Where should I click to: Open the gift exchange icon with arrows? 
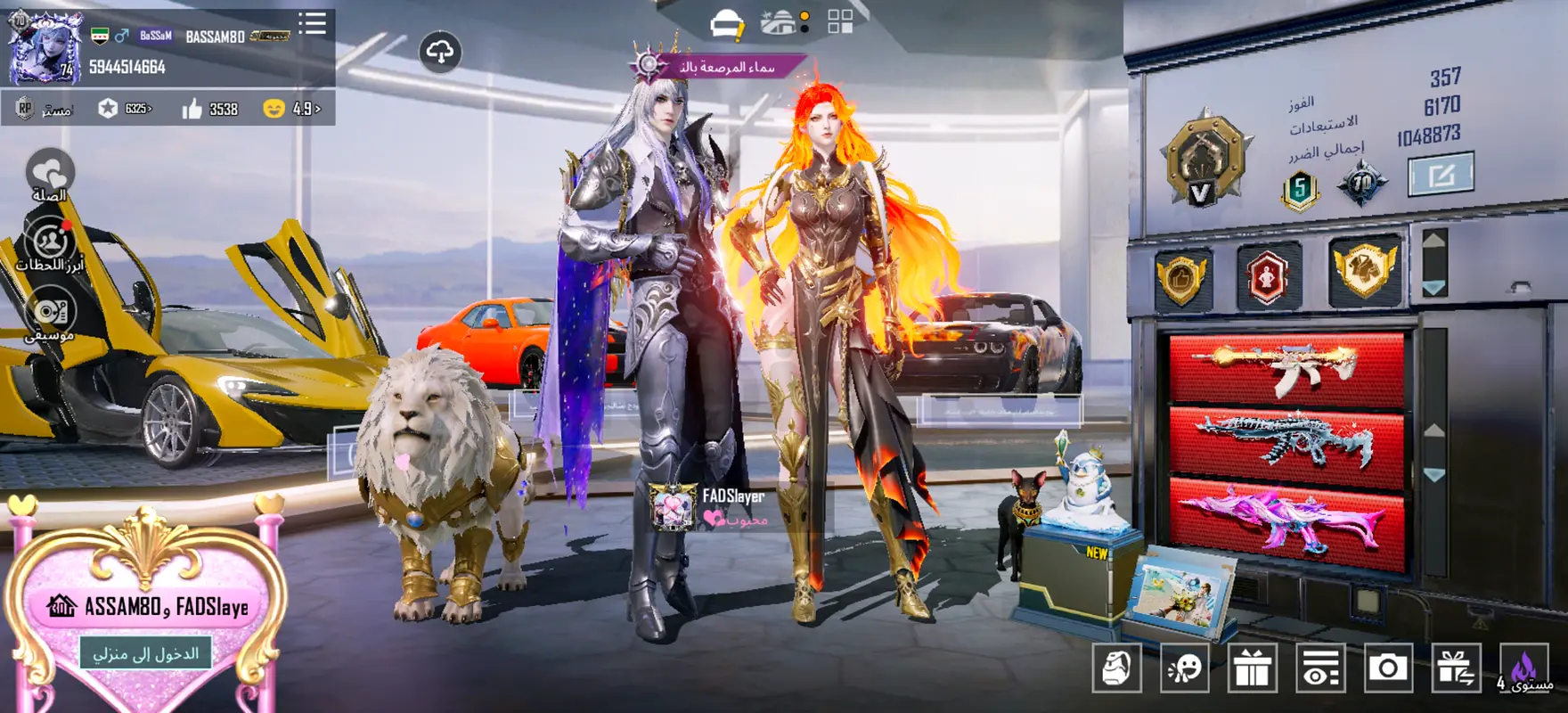(1456, 668)
